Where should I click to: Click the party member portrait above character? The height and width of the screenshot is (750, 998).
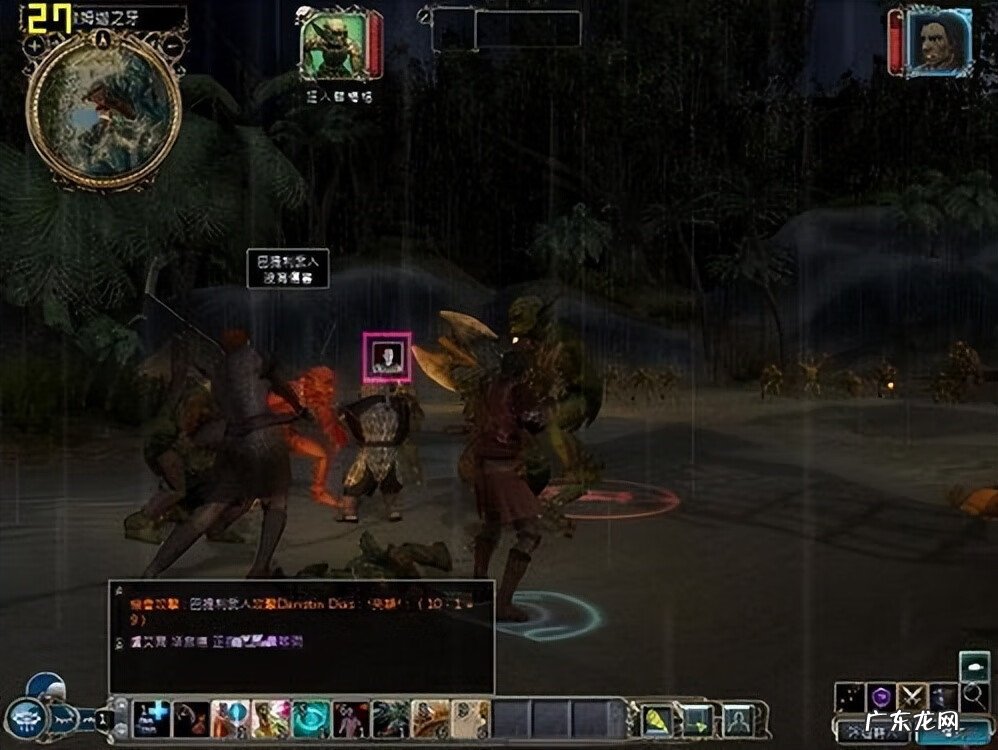(x=386, y=357)
